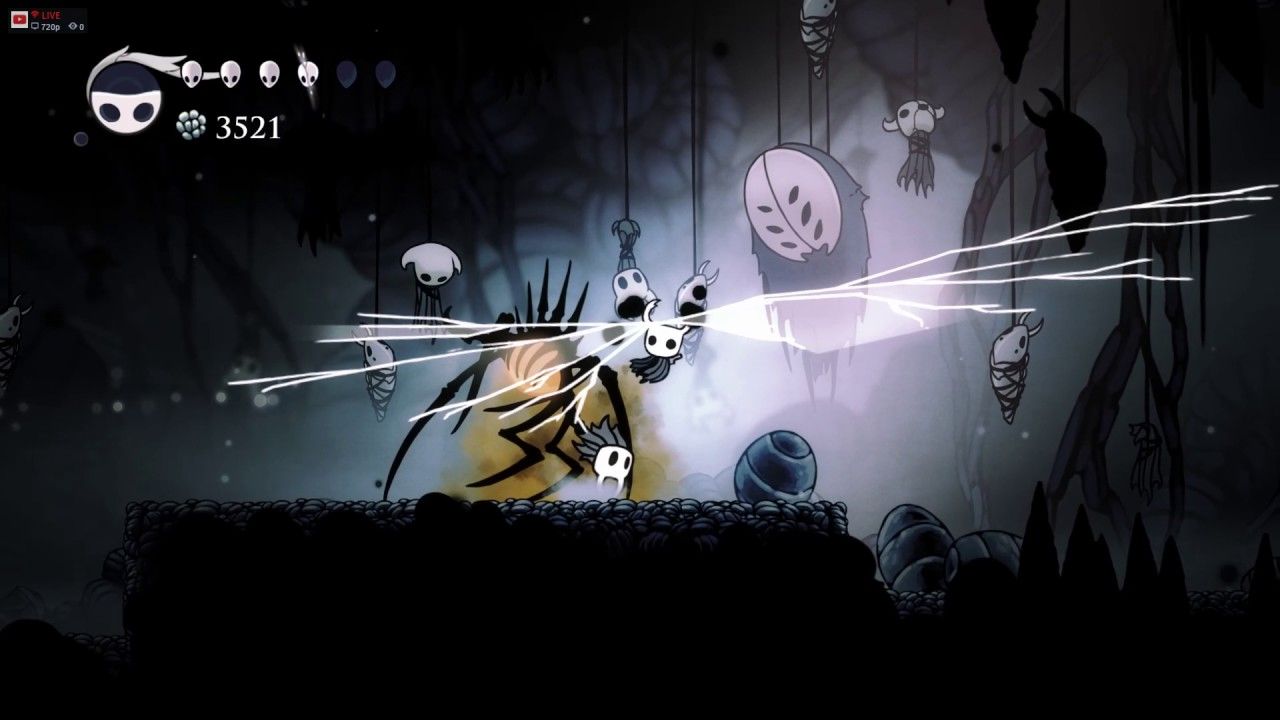Click an empty depleted health mask
Screen dimensions: 1280x720
[348, 74]
